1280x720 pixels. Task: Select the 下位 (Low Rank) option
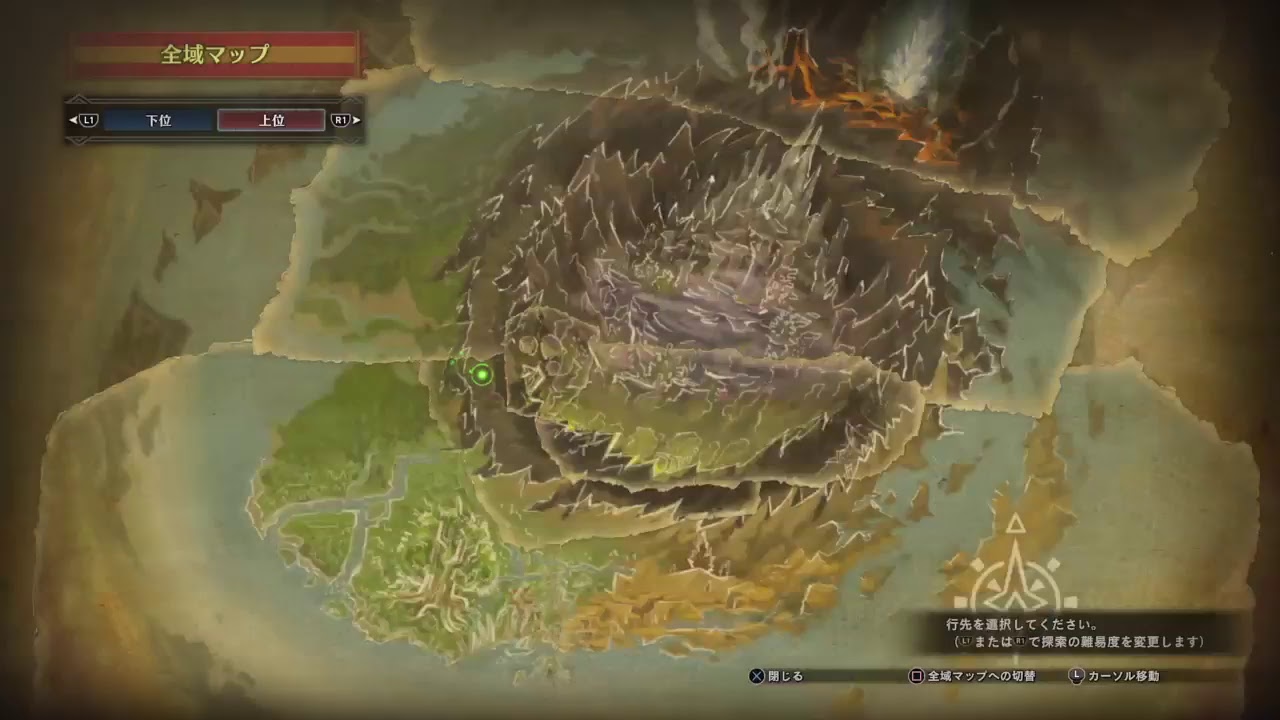tap(155, 121)
